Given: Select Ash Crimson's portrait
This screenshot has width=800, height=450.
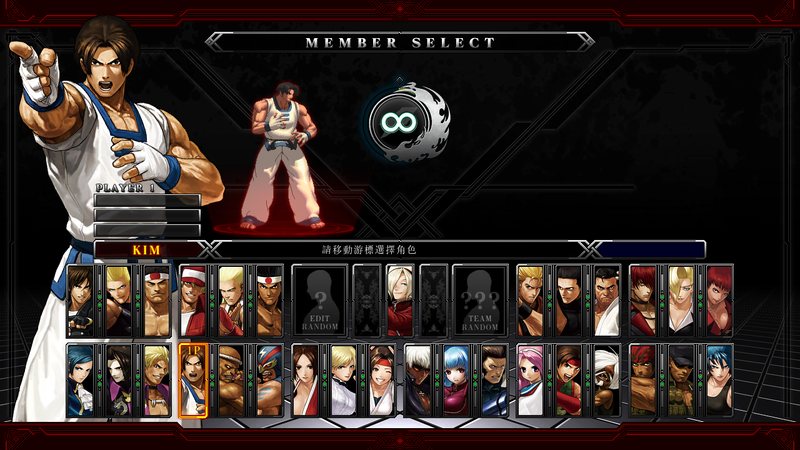Looking at the screenshot, I should tap(399, 301).
